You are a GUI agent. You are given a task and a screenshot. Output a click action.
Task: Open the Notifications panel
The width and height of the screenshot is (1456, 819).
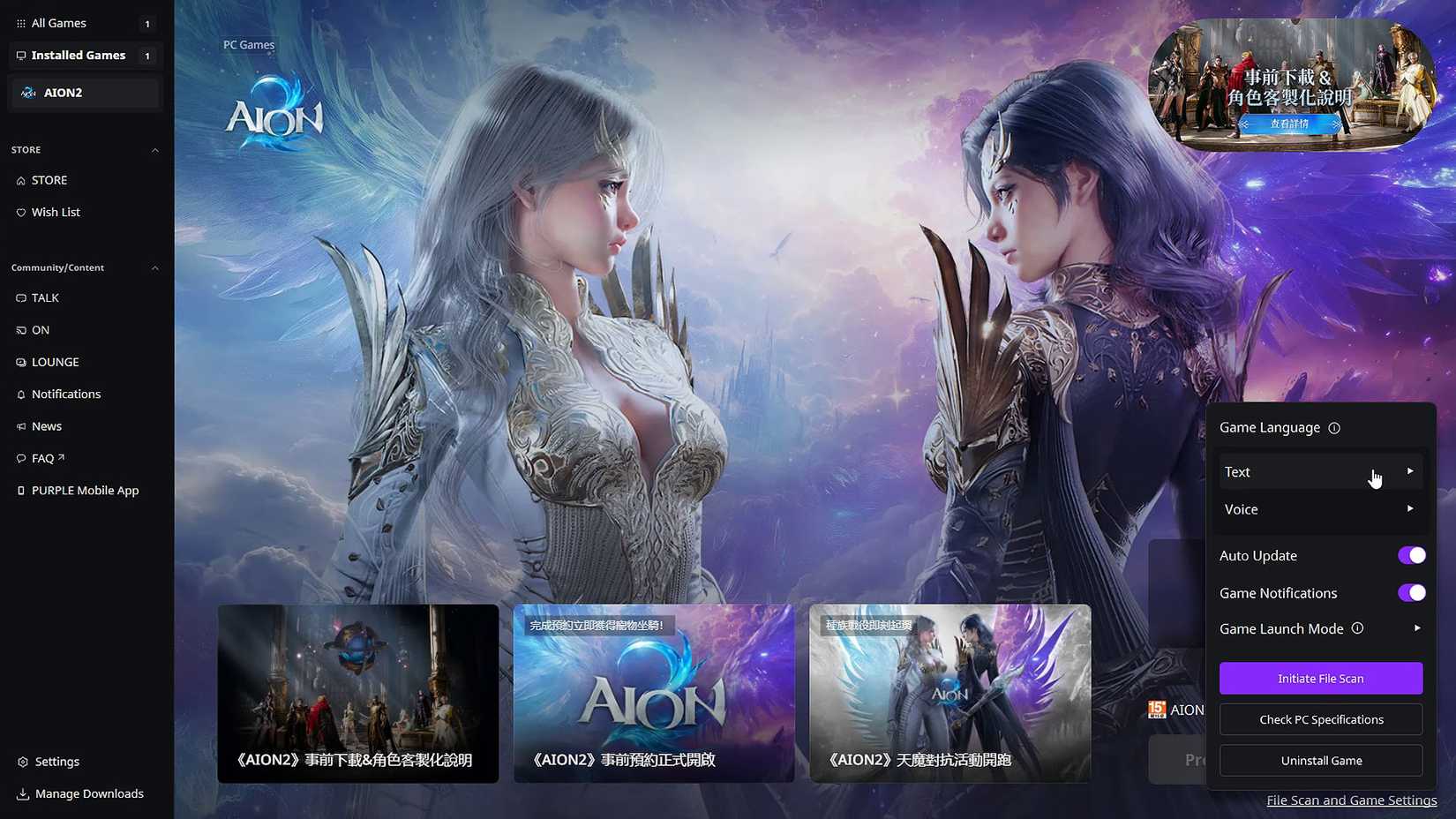coord(65,394)
